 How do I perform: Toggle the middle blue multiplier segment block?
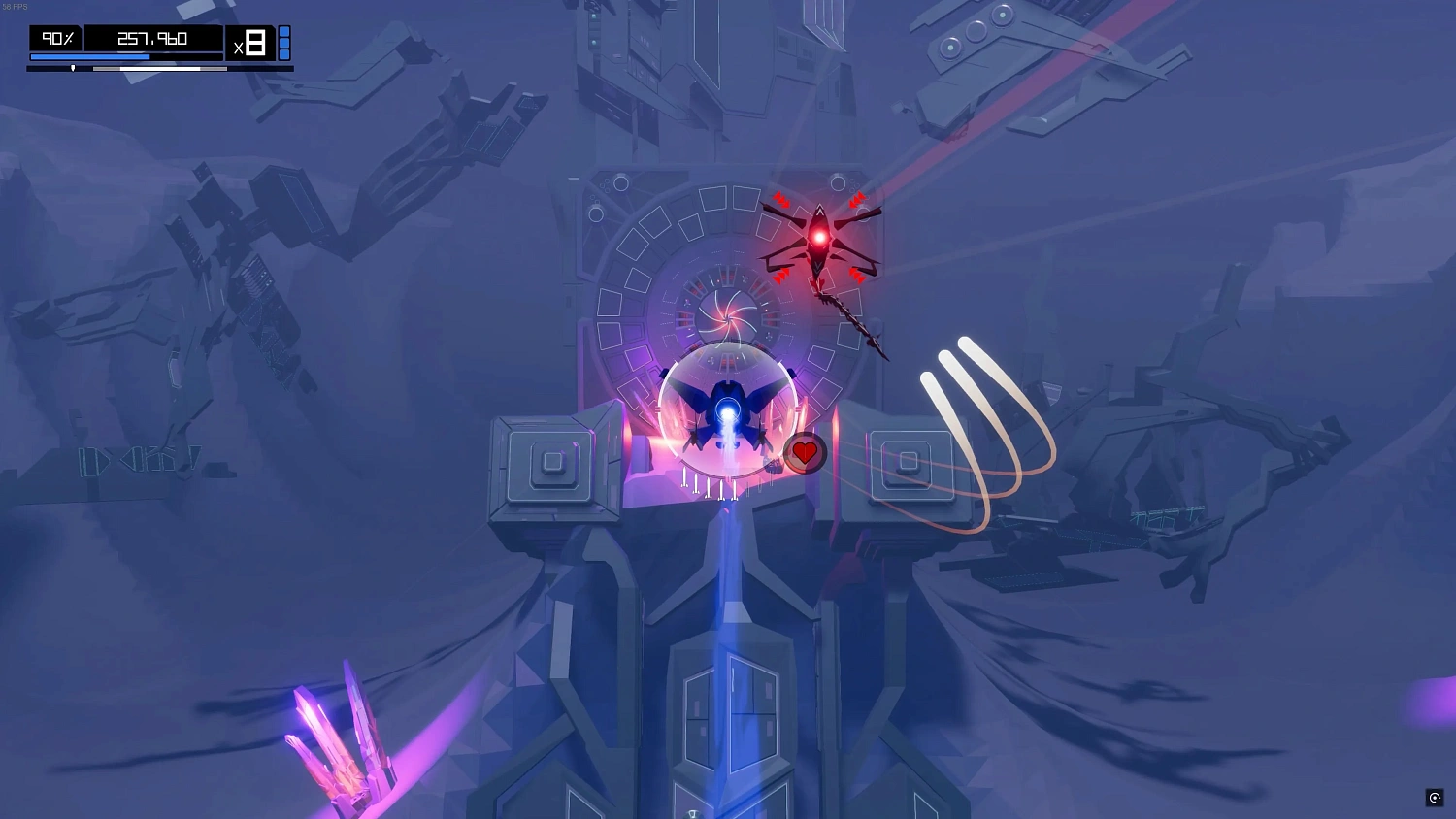(x=283, y=42)
